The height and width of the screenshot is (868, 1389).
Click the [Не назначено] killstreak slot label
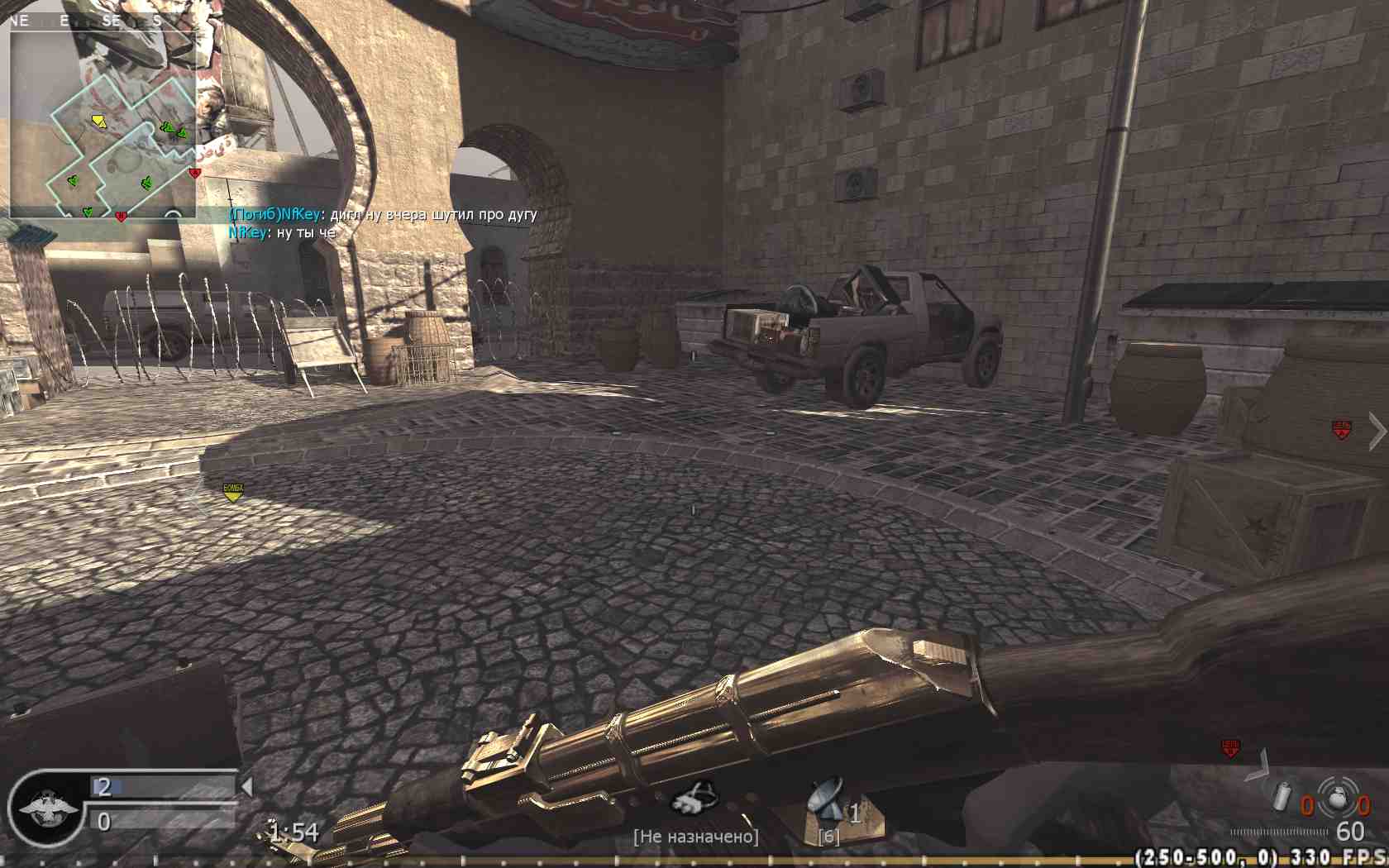(x=695, y=836)
